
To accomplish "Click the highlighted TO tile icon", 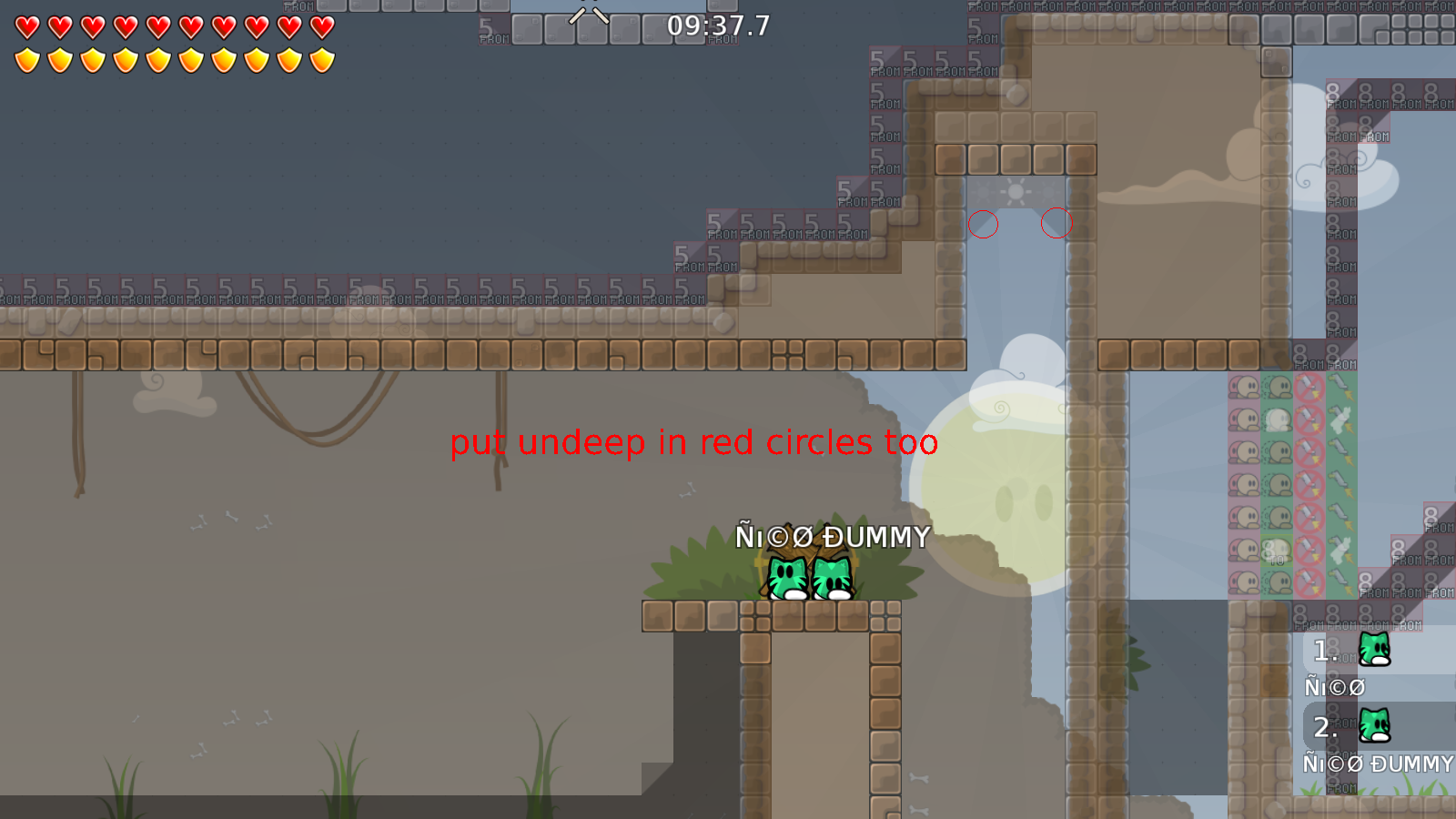I will pos(1277,549).
